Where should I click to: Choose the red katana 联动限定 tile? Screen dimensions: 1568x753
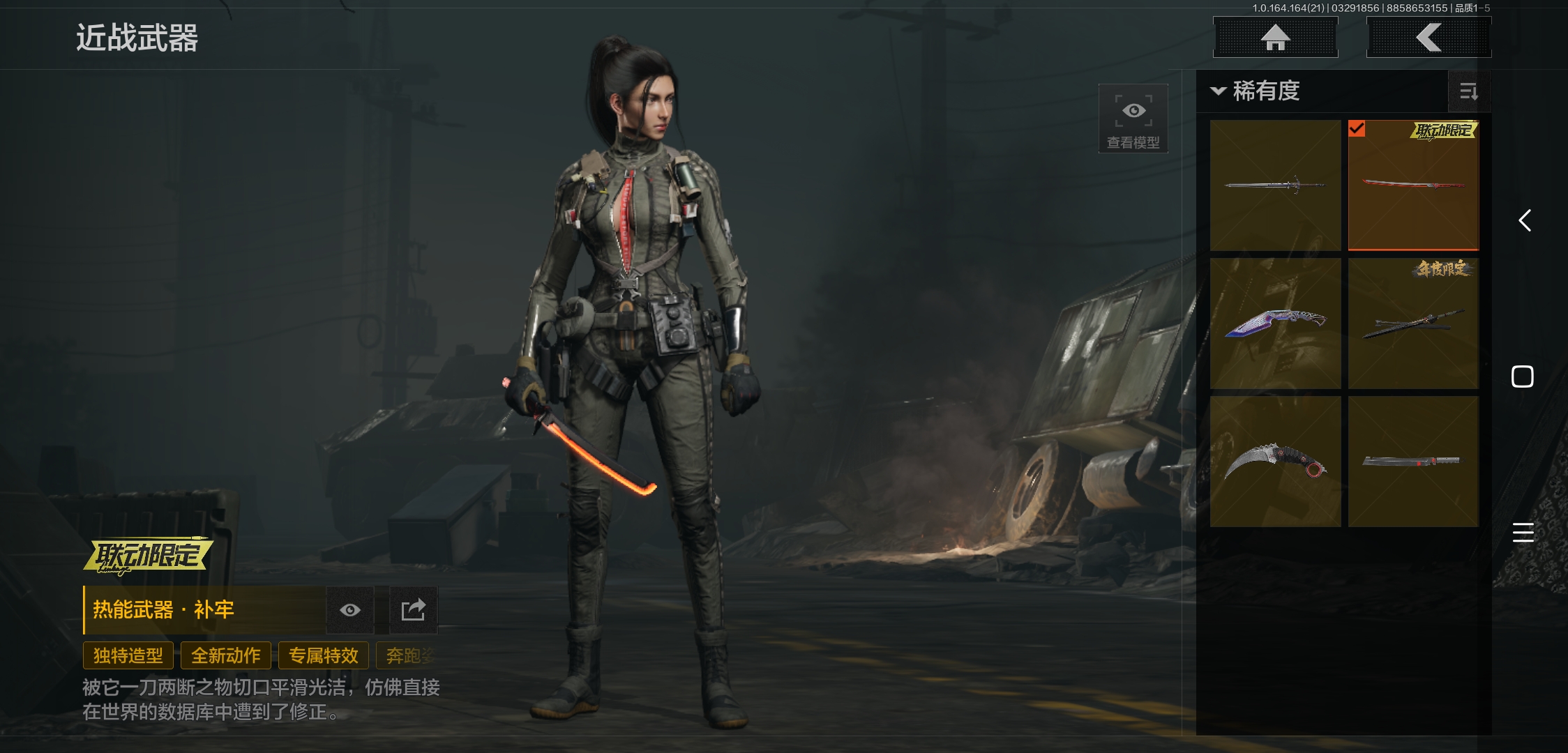[x=1413, y=185]
